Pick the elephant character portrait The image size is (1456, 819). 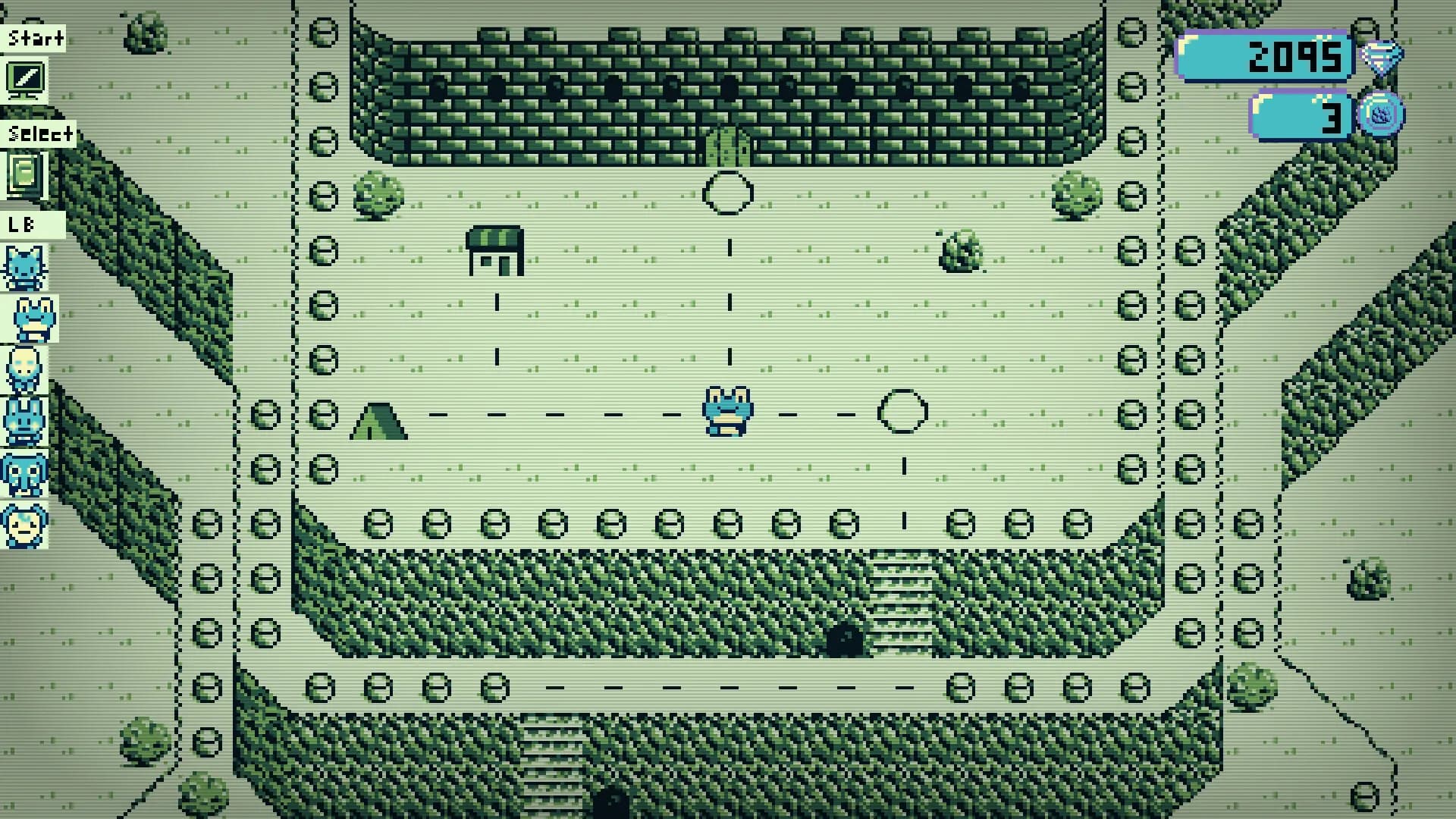click(25, 472)
